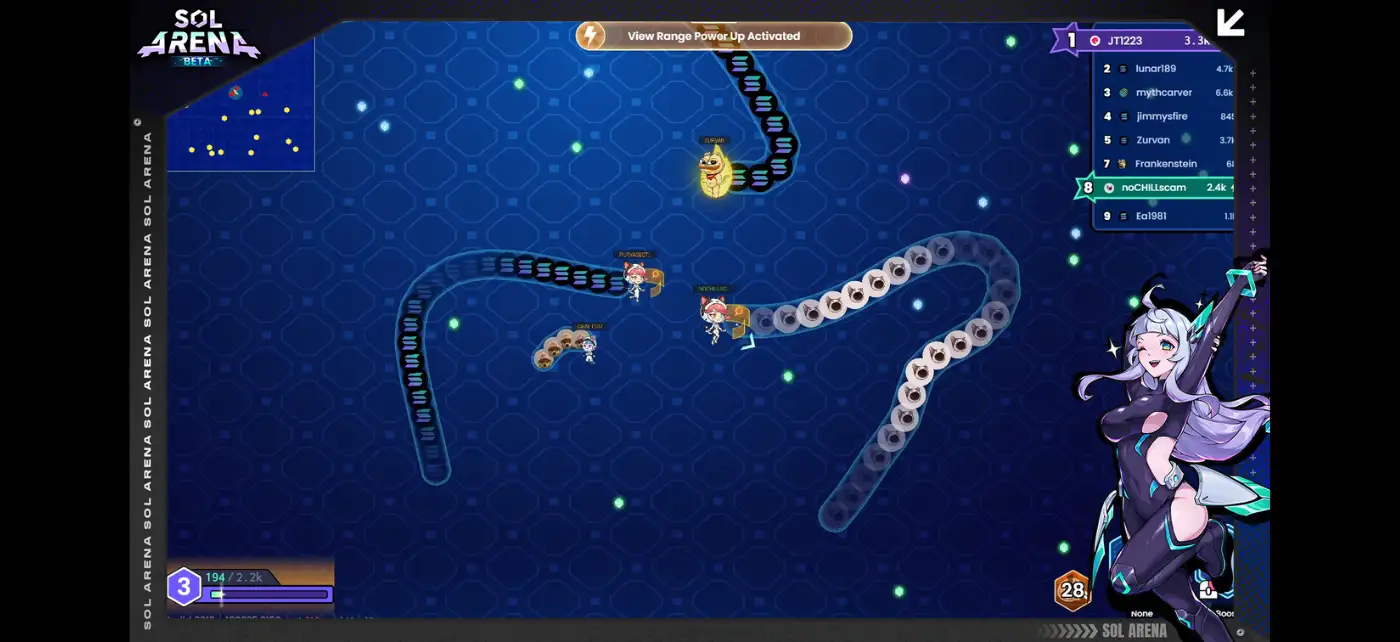Activate the boost ability icon

click(x=1208, y=591)
